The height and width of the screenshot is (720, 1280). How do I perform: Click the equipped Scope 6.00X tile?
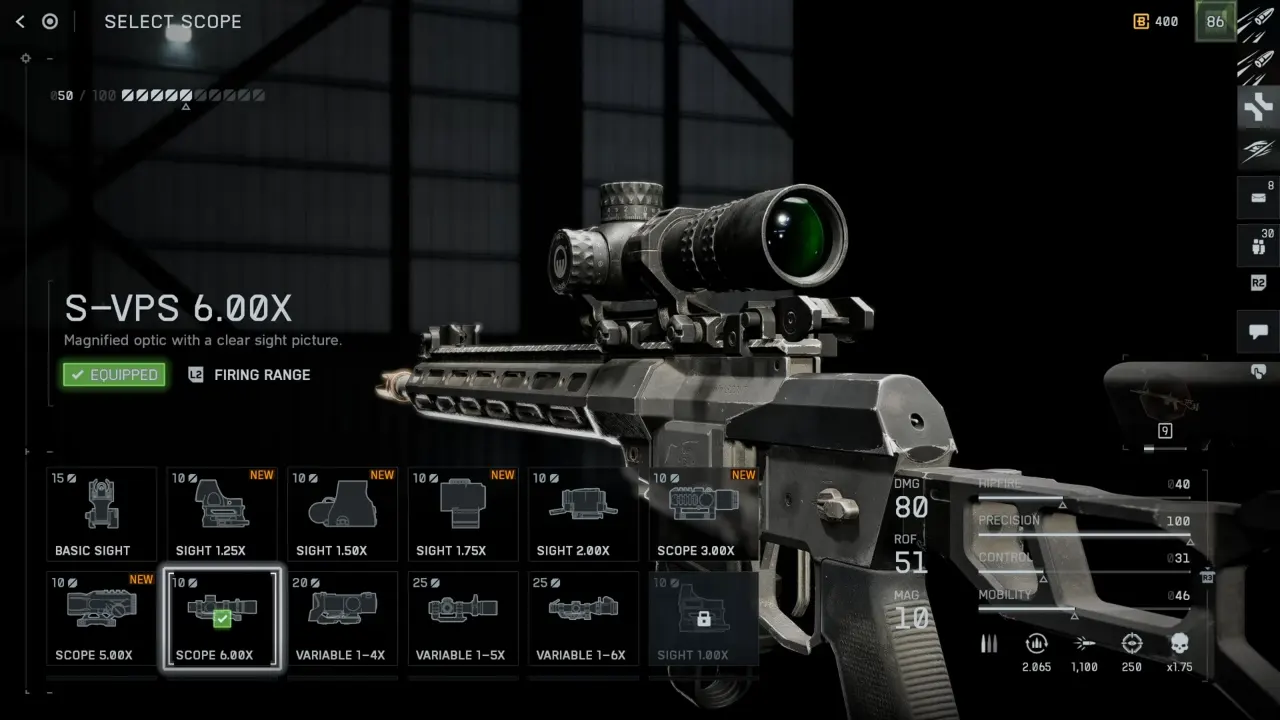tap(222, 618)
